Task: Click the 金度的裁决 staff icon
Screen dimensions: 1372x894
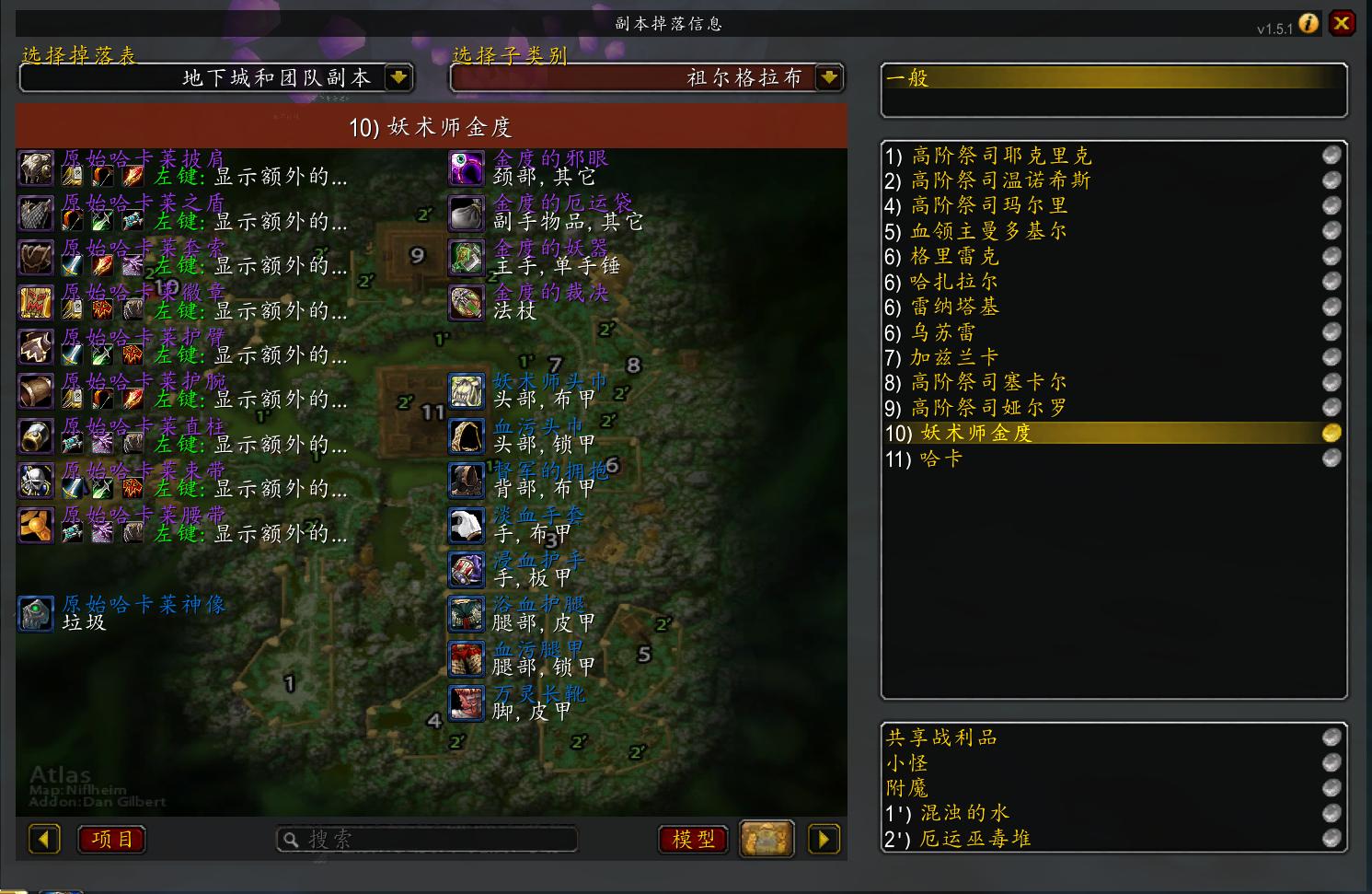Action: click(467, 302)
